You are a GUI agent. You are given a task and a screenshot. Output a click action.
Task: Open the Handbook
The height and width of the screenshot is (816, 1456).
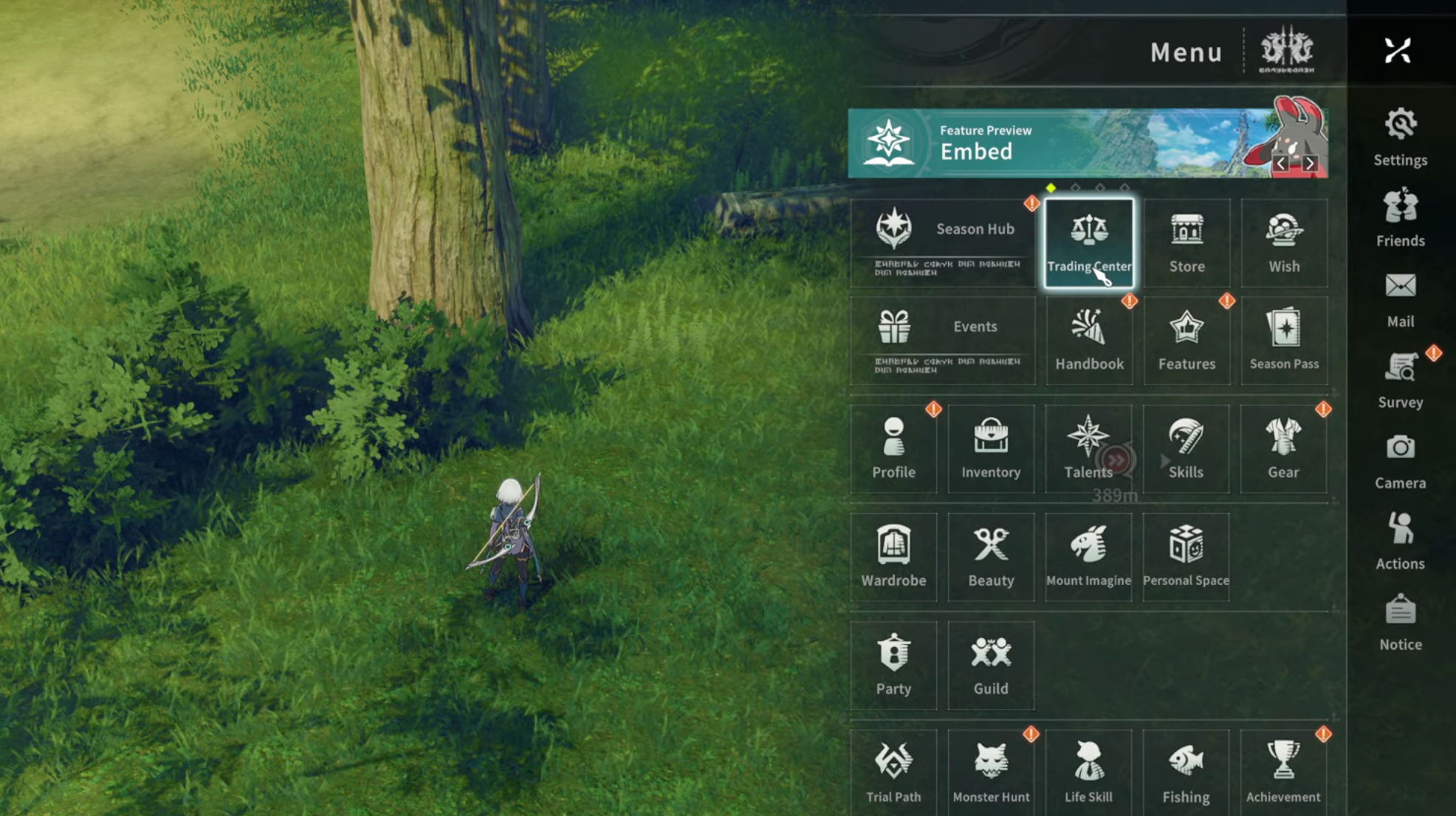coord(1089,340)
